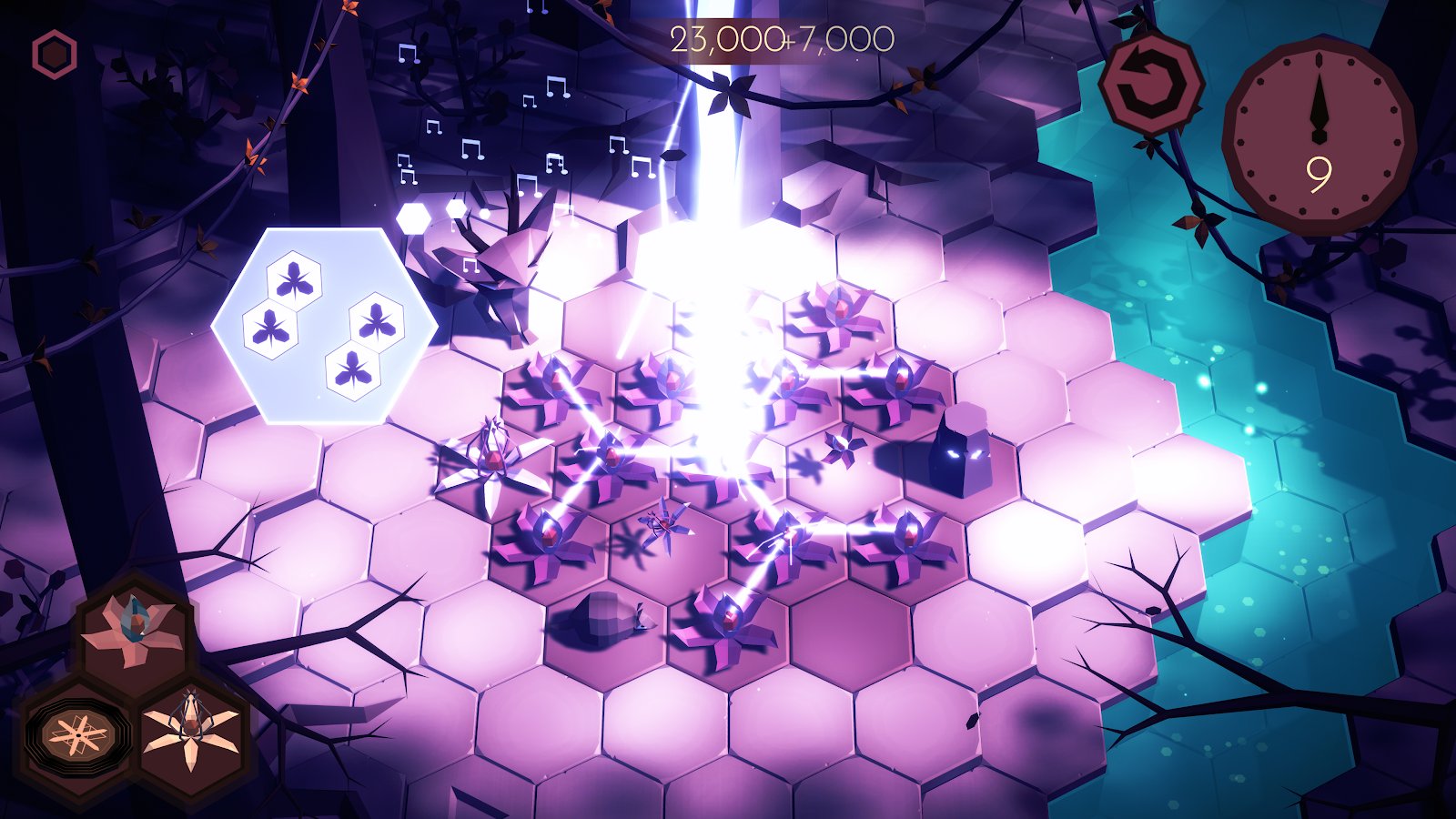This screenshot has height=819, width=1456.
Task: Open the hexagon menu button
Action: click(x=55, y=55)
